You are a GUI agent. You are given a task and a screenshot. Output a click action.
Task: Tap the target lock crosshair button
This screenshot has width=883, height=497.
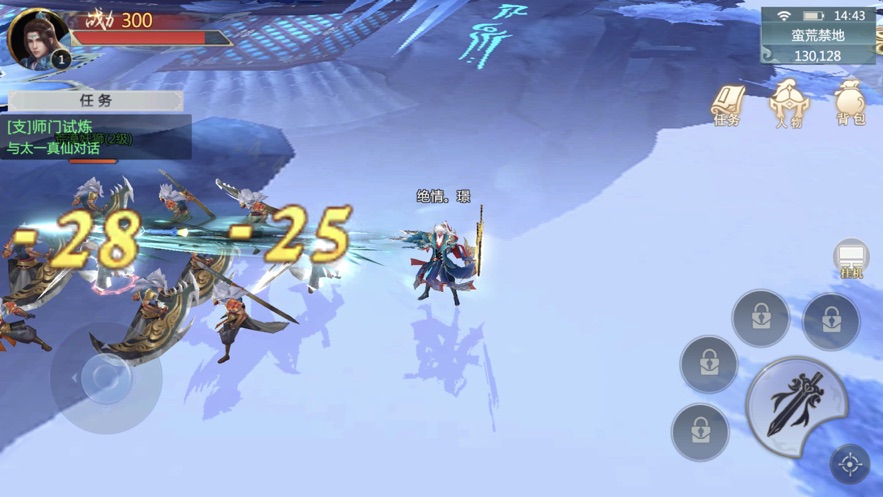pos(850,464)
